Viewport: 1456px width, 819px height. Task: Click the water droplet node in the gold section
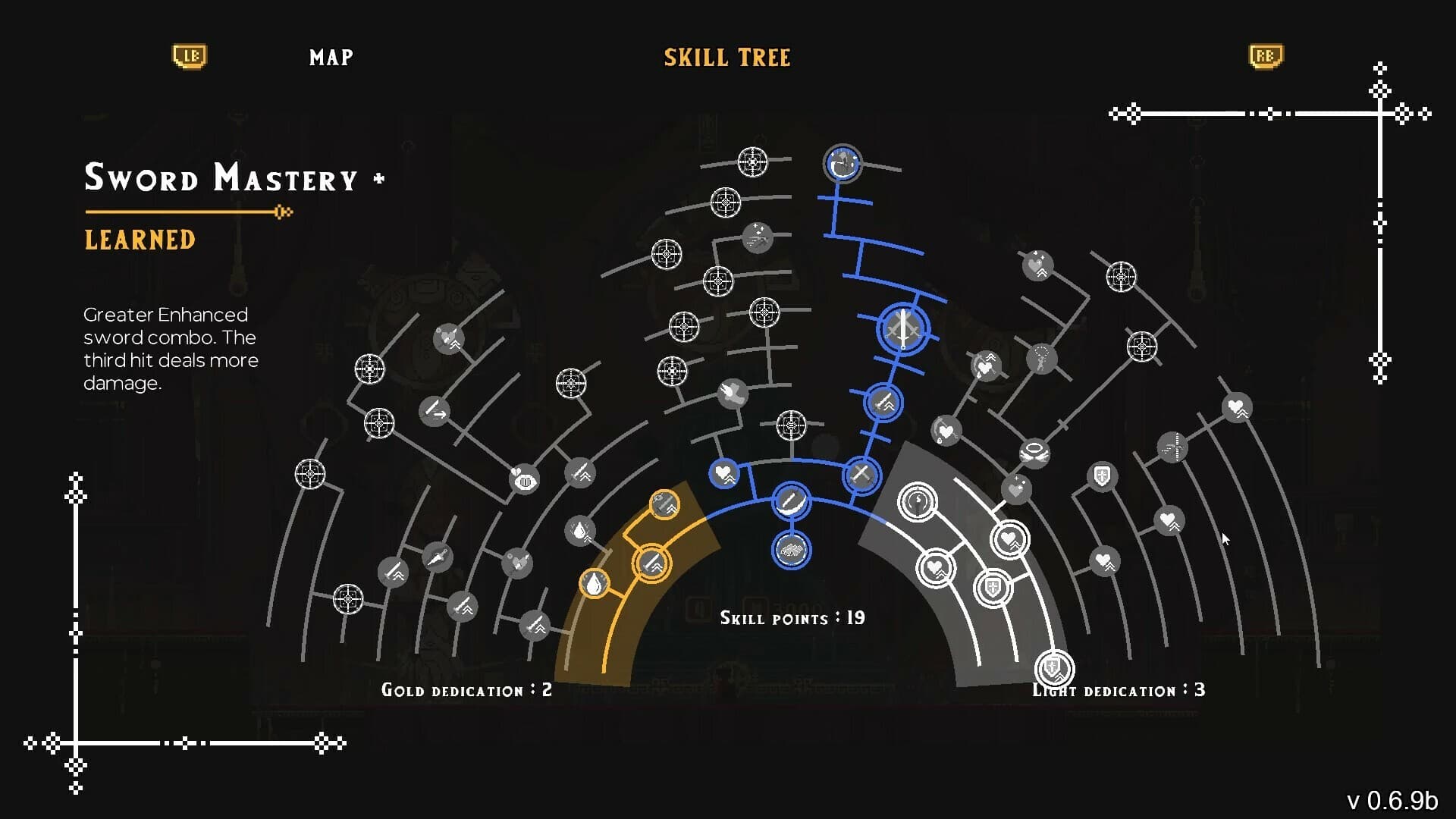point(594,583)
